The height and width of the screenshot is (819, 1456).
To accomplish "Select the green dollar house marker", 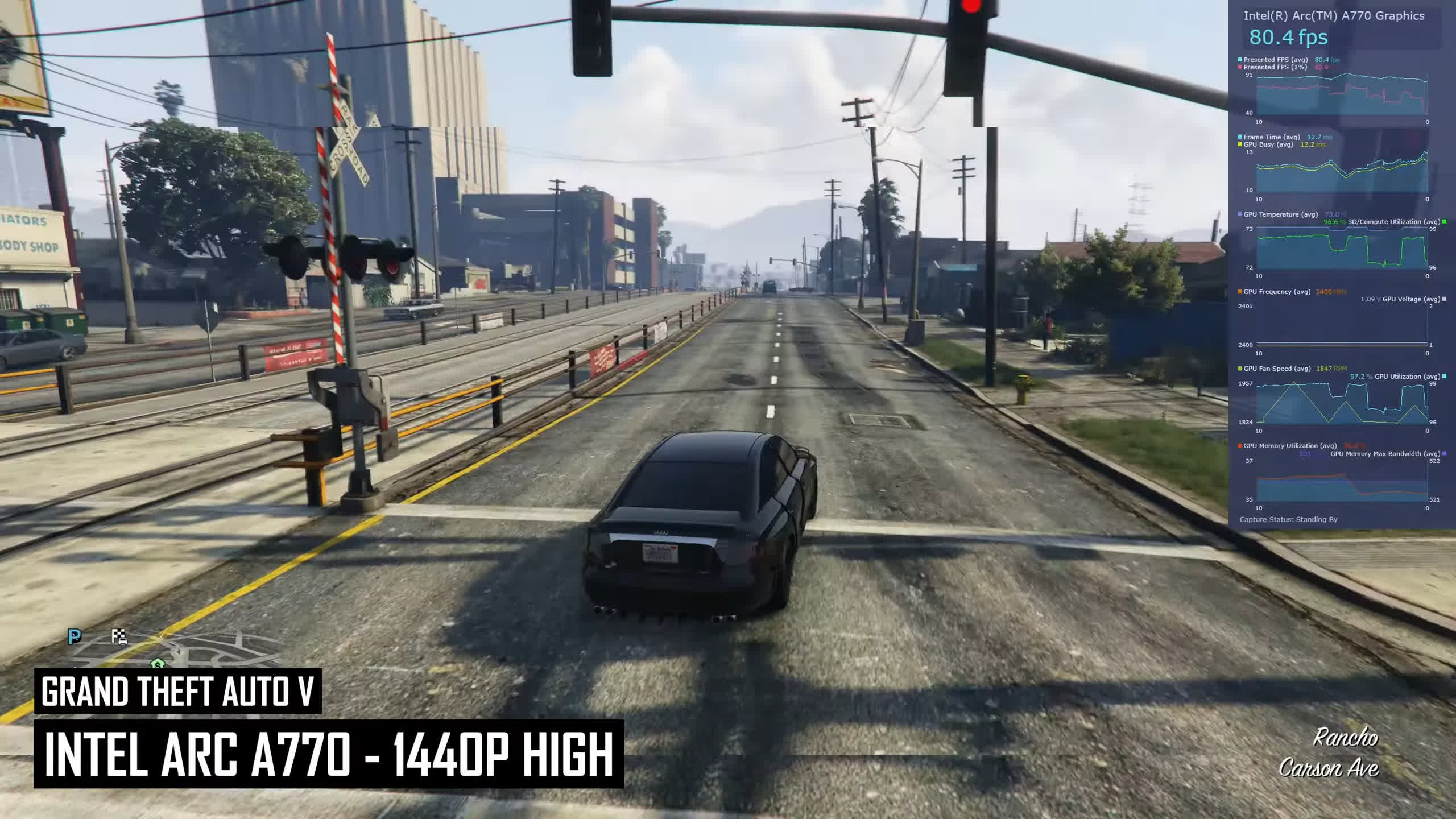I will coord(157,663).
